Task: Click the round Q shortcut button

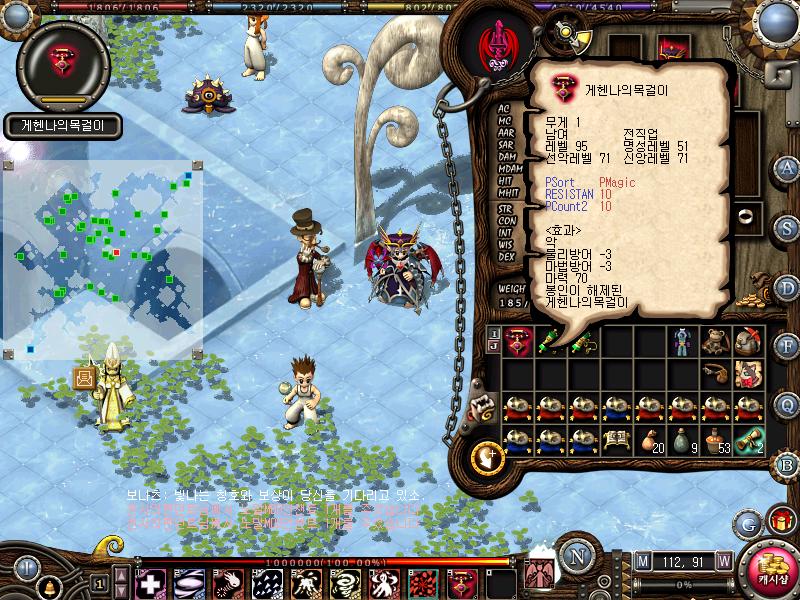Action: pos(787,405)
